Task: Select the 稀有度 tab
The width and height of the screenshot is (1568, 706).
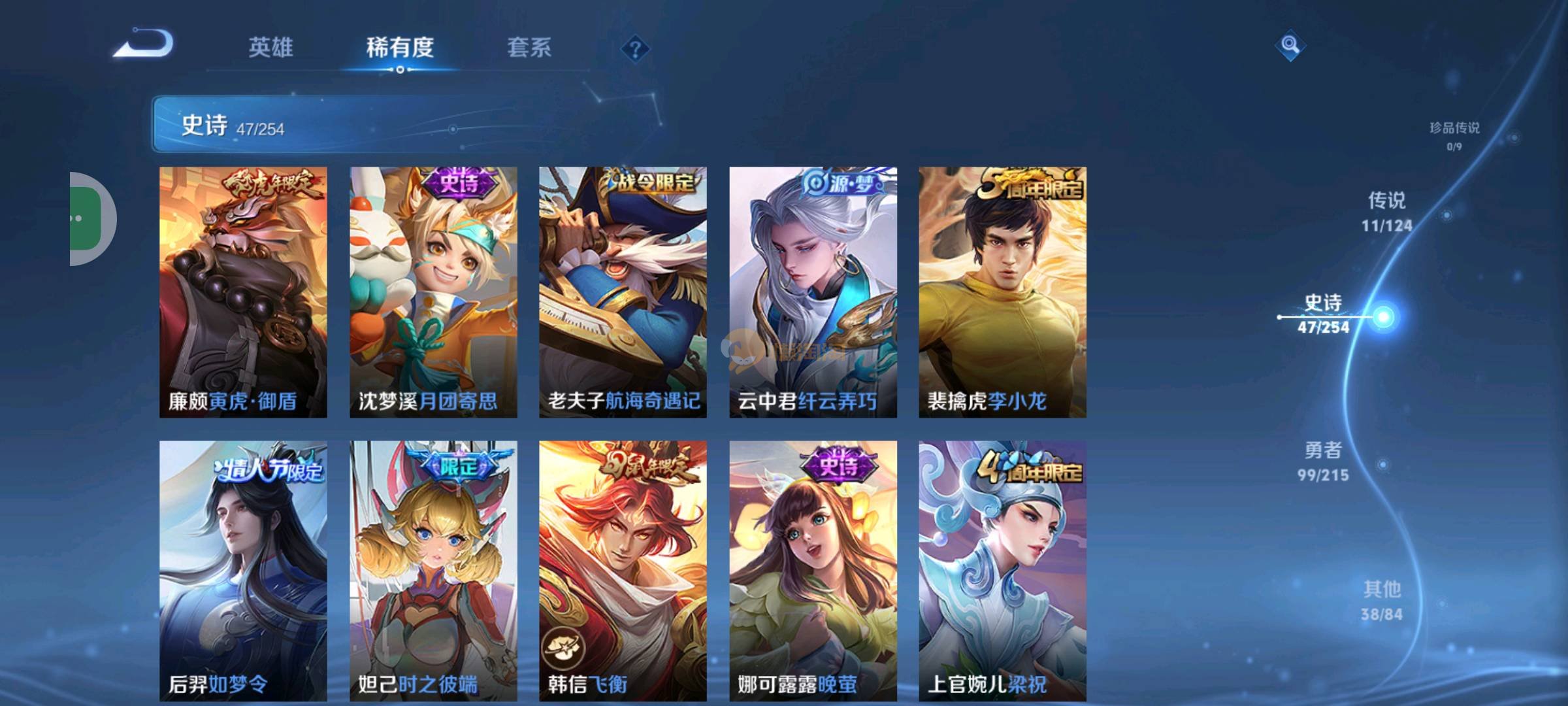Action: [x=400, y=48]
